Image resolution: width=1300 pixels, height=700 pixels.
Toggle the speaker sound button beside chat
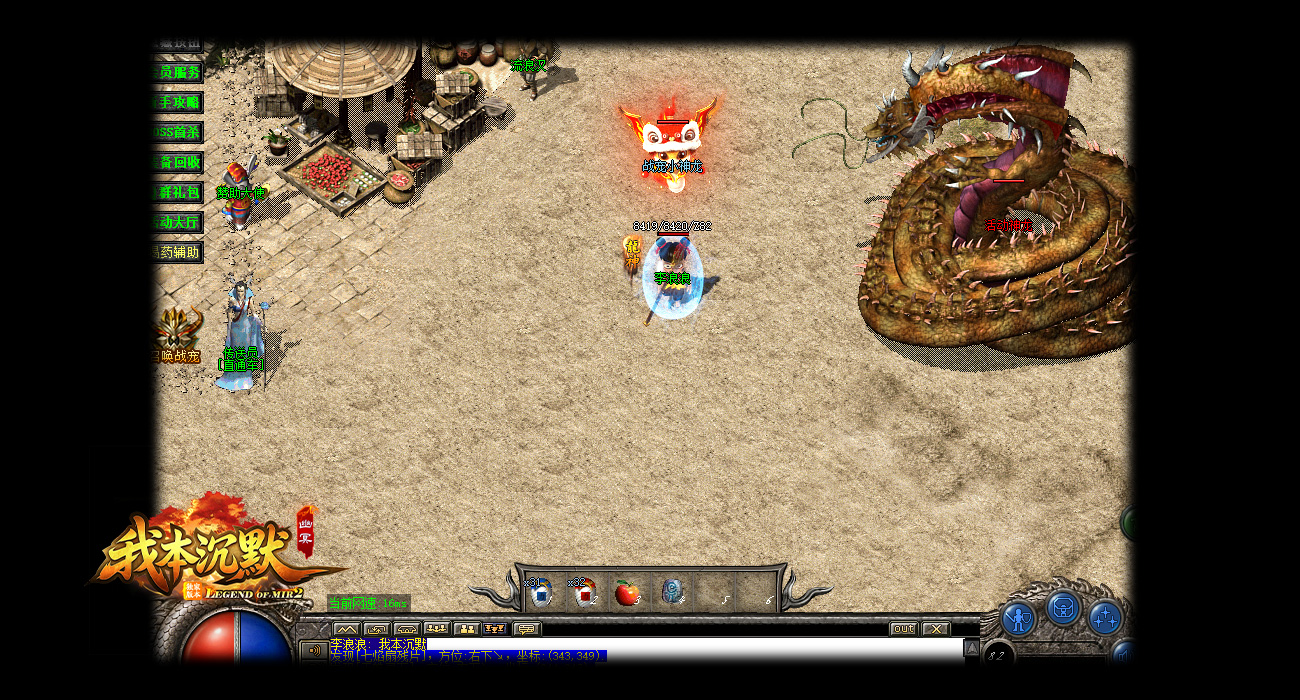click(x=313, y=651)
